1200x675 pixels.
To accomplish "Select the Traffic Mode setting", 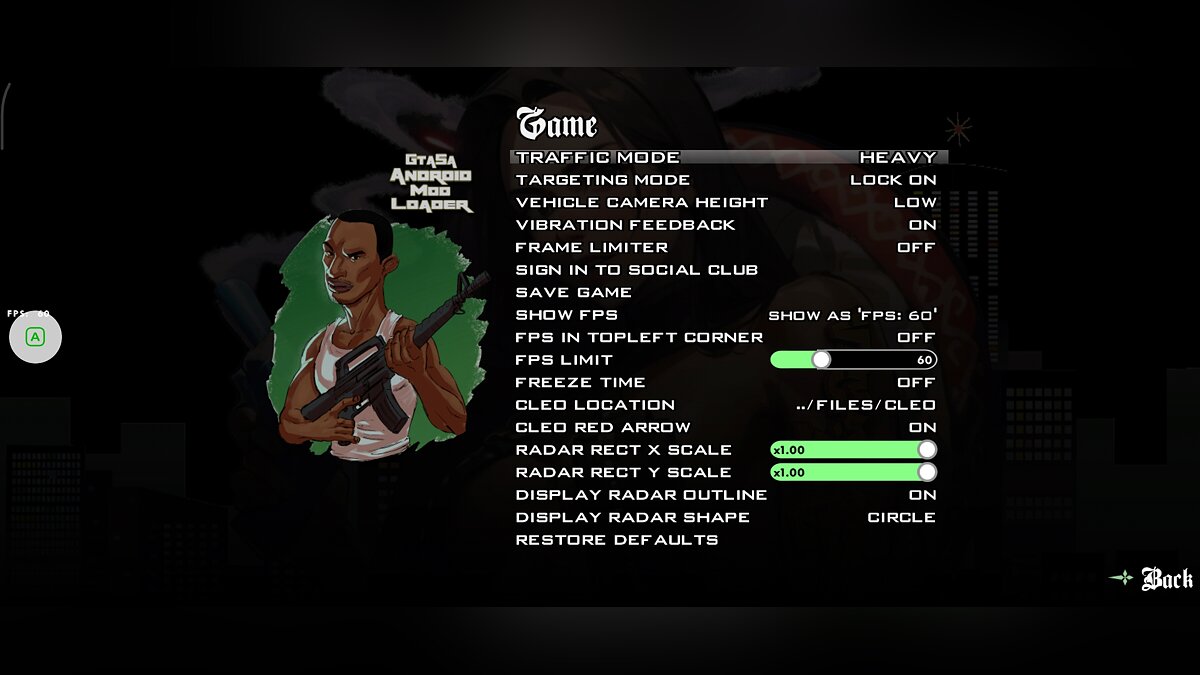I will click(x=727, y=157).
